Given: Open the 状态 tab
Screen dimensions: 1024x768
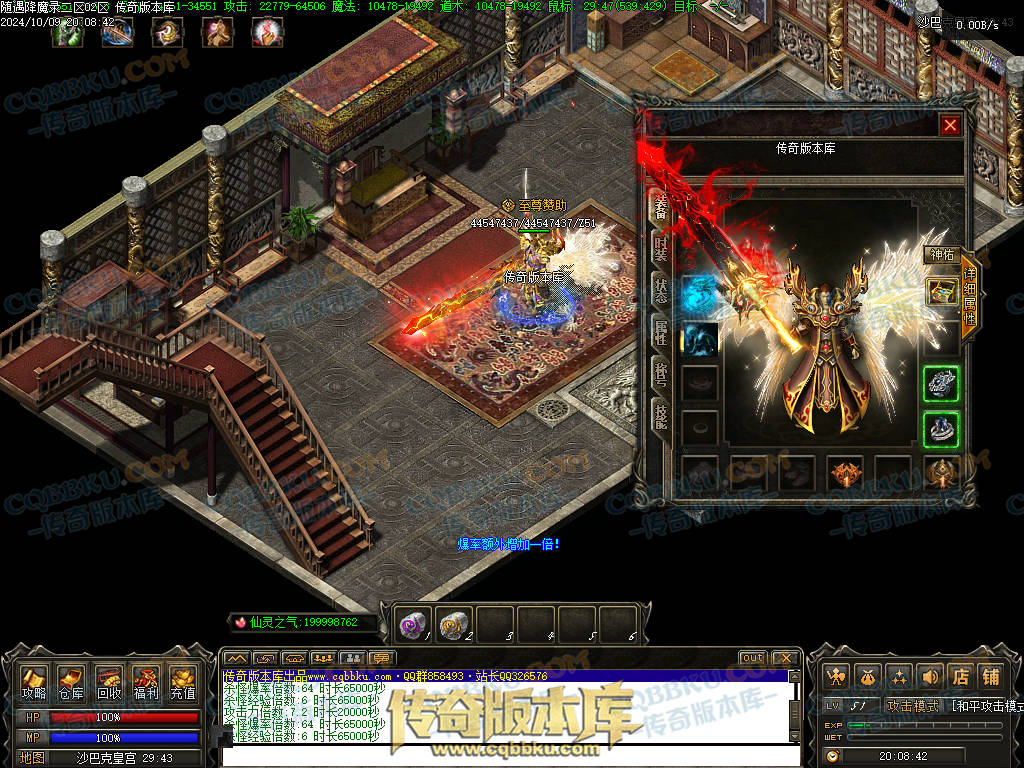Looking at the screenshot, I should 661,292.
